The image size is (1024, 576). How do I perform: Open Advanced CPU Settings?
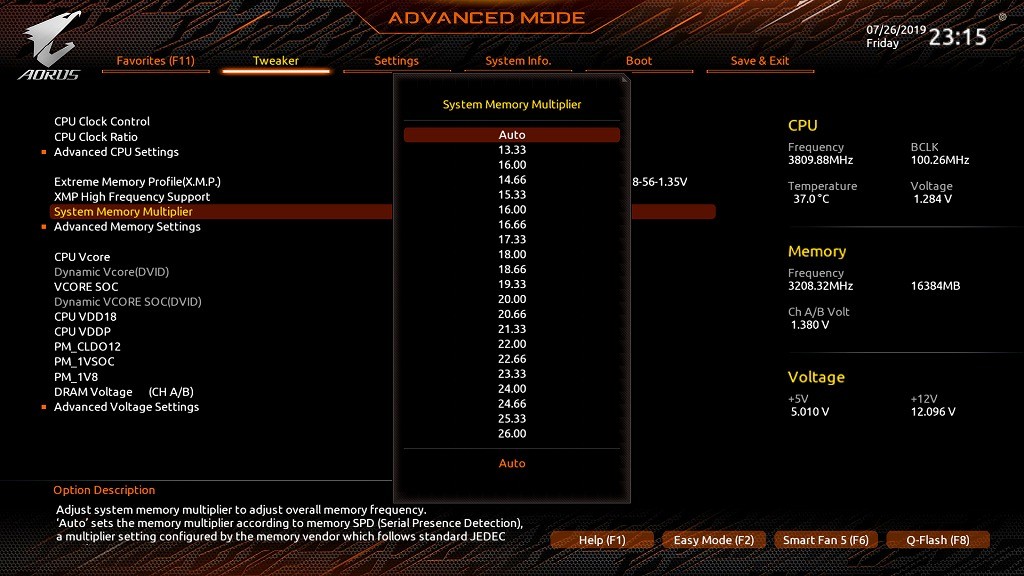(x=116, y=152)
